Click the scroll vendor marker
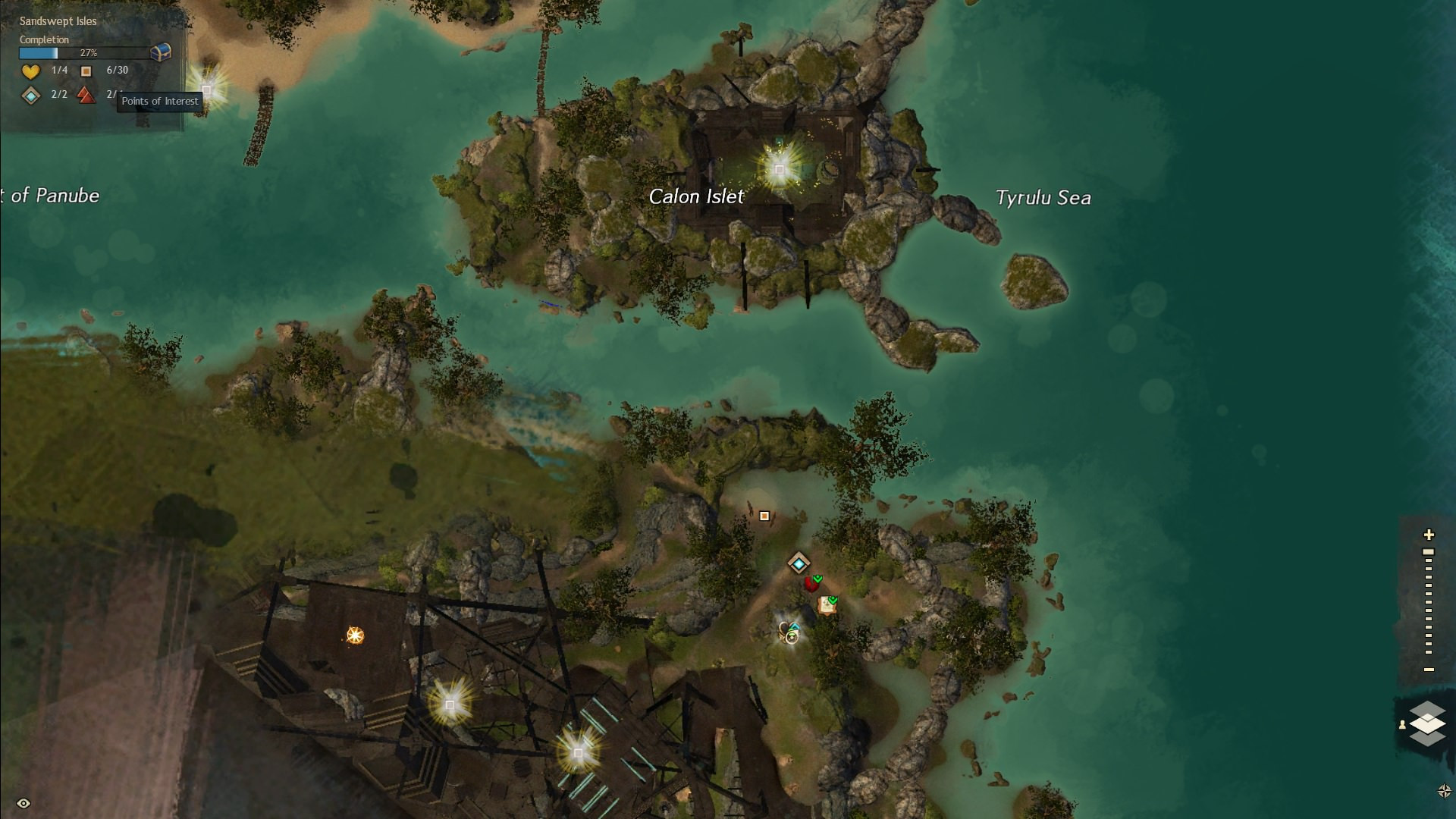The height and width of the screenshot is (819, 1456). (827, 605)
